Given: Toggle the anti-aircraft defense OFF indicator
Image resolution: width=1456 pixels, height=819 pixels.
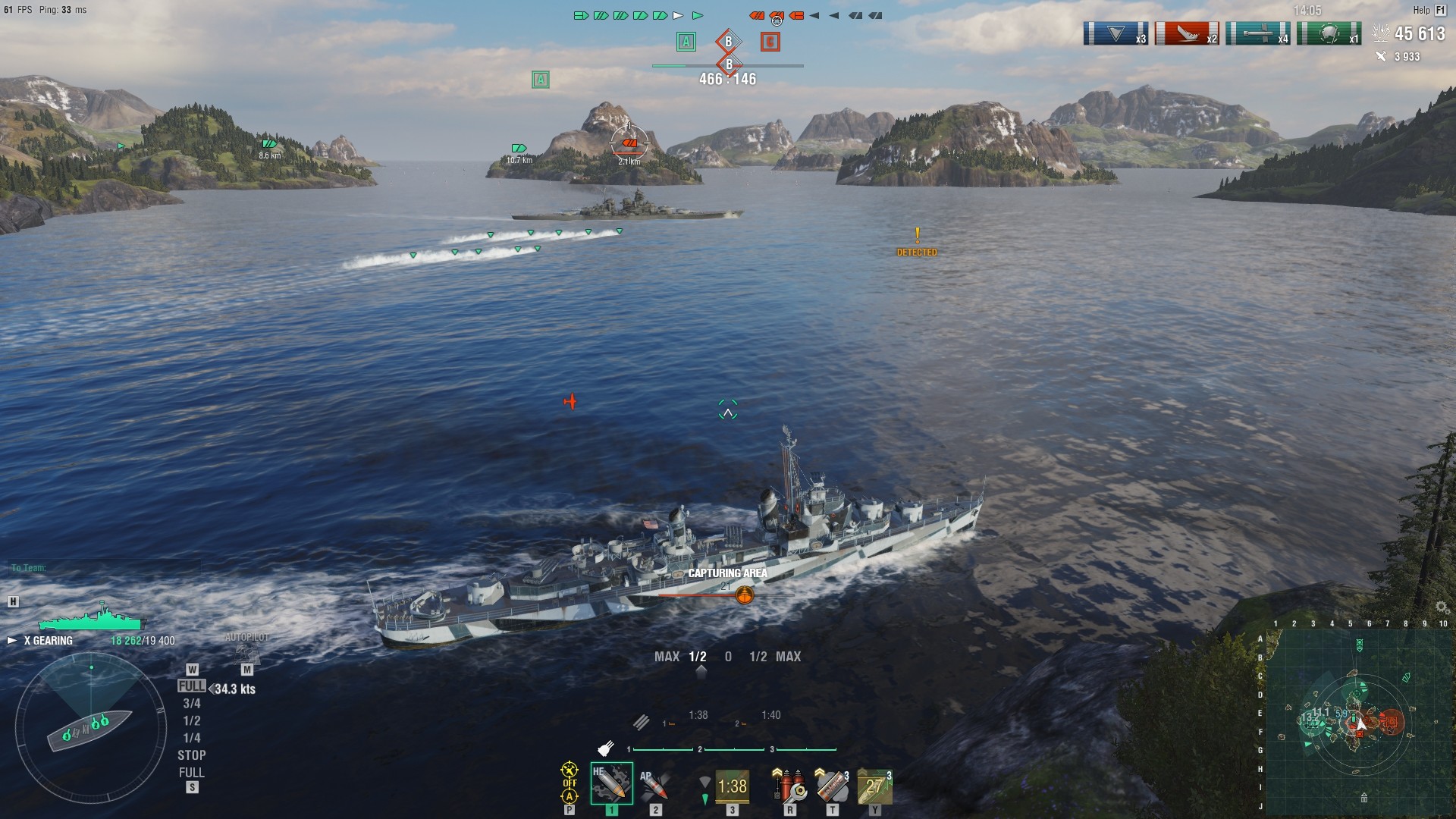Looking at the screenshot, I should point(570,783).
